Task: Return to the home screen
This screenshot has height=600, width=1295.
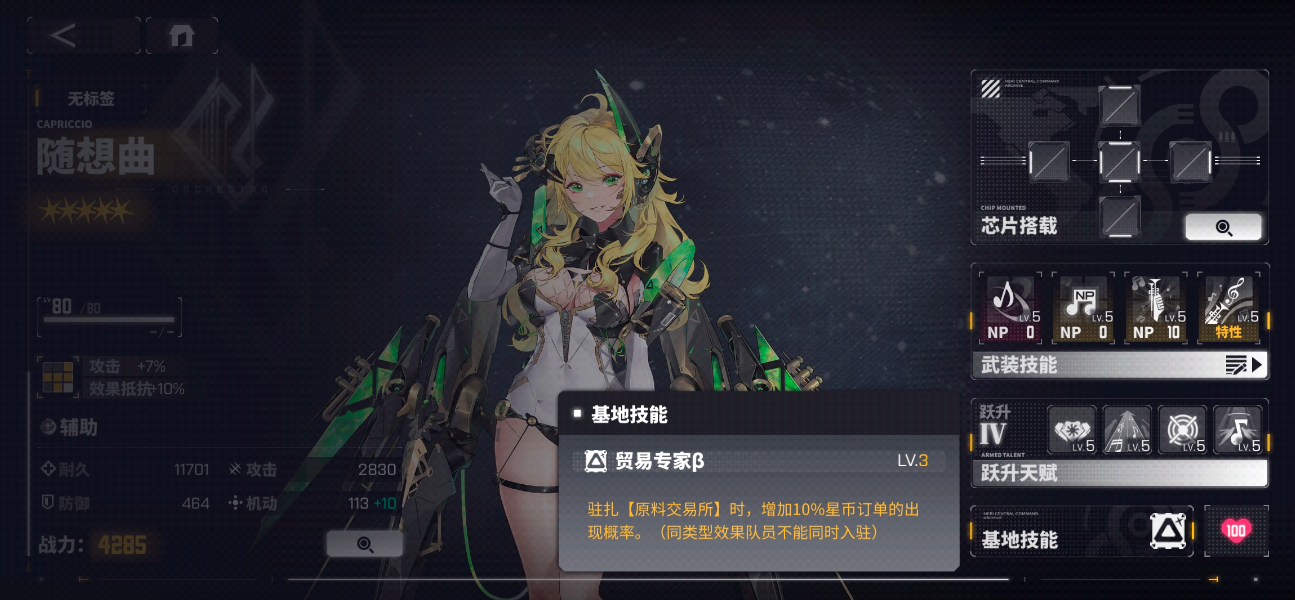Action: click(181, 36)
